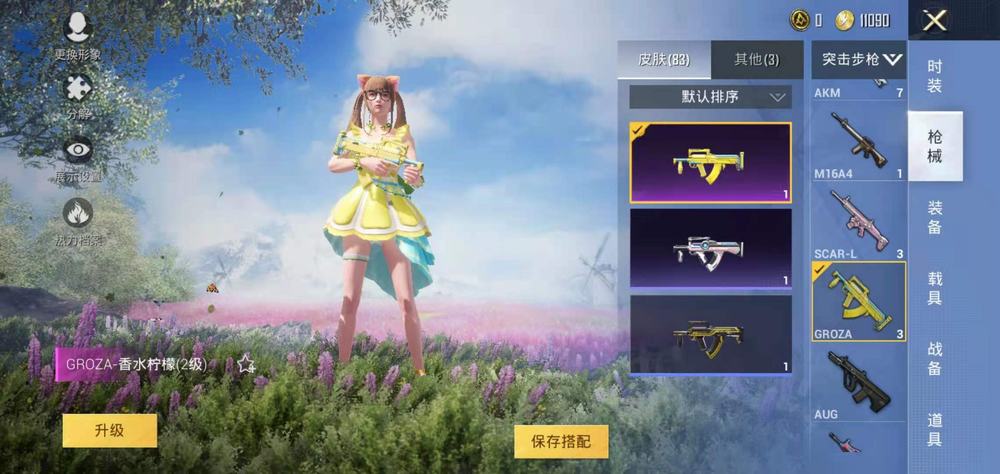Open 更换形象 change appearance
Image resolution: width=1000 pixels, height=474 pixels.
(78, 36)
